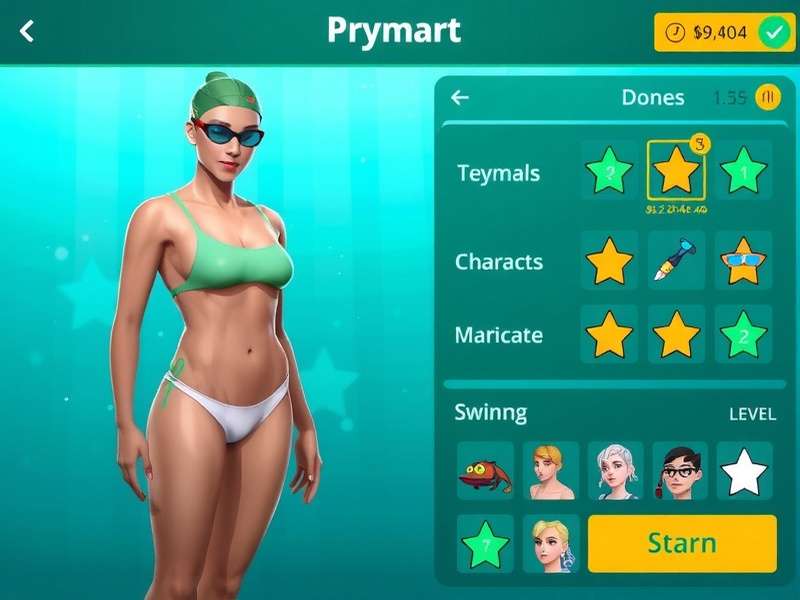Go back using the top-left arrow
Image resolution: width=800 pixels, height=600 pixels.
coord(27,31)
